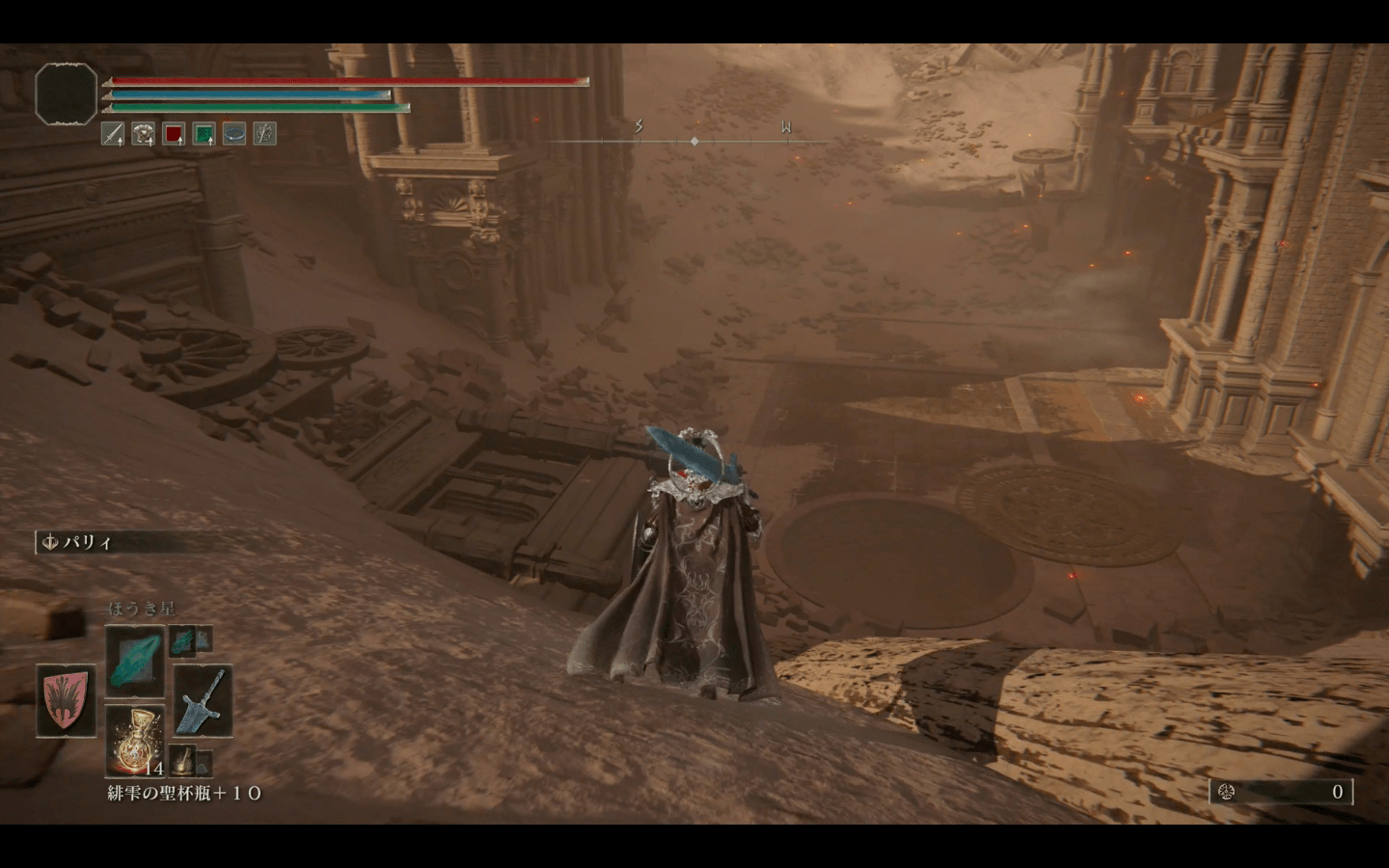Select the torch in the quick-item slot

(184, 762)
